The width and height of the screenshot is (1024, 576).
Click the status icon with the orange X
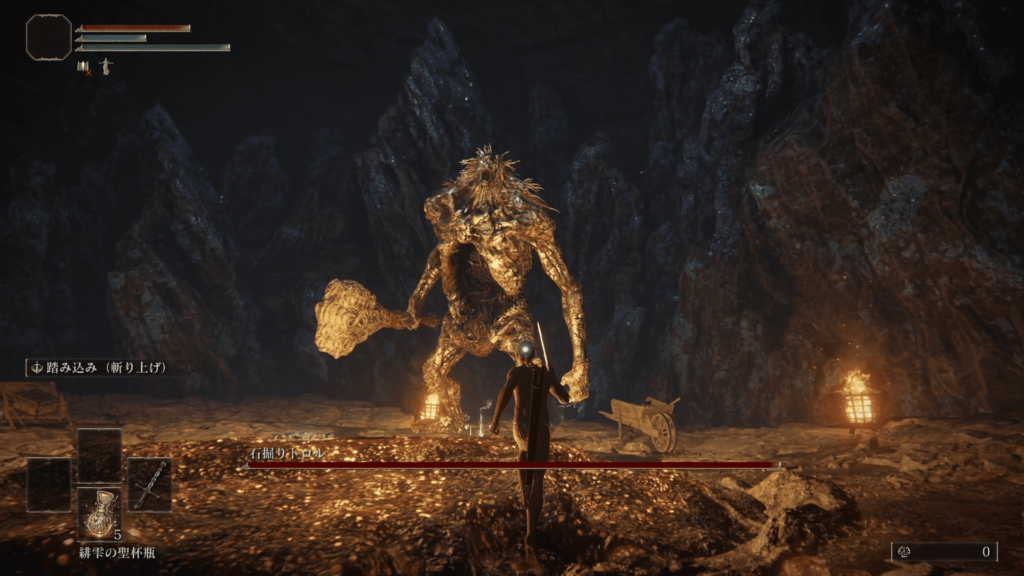pyautogui.click(x=83, y=68)
